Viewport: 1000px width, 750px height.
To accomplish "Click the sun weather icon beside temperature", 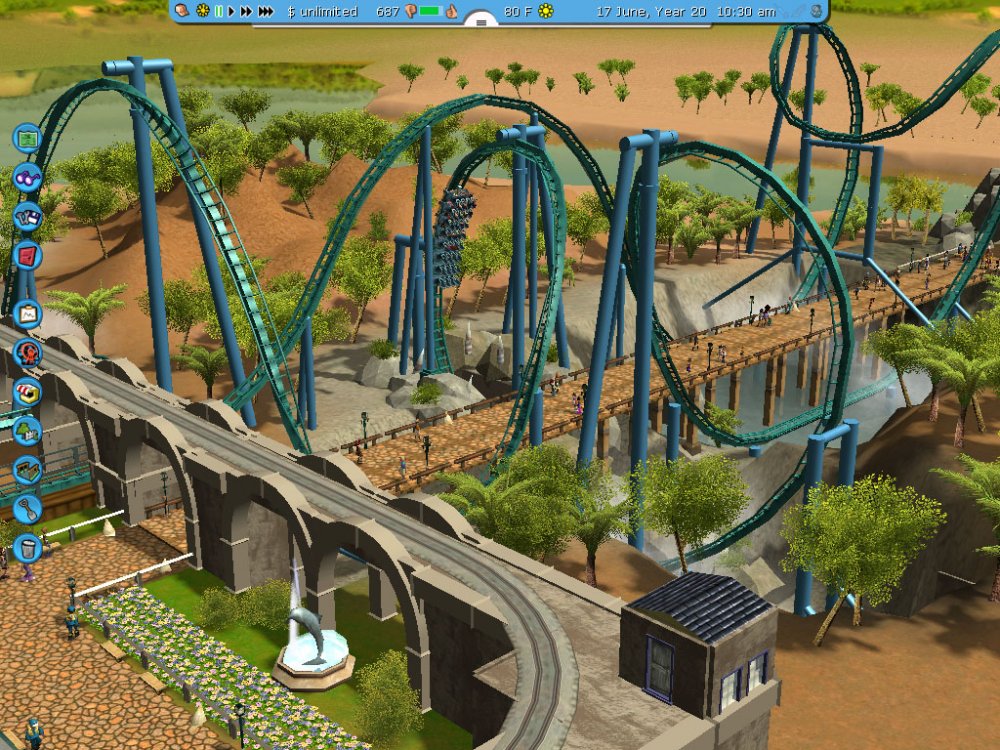I will [545, 11].
